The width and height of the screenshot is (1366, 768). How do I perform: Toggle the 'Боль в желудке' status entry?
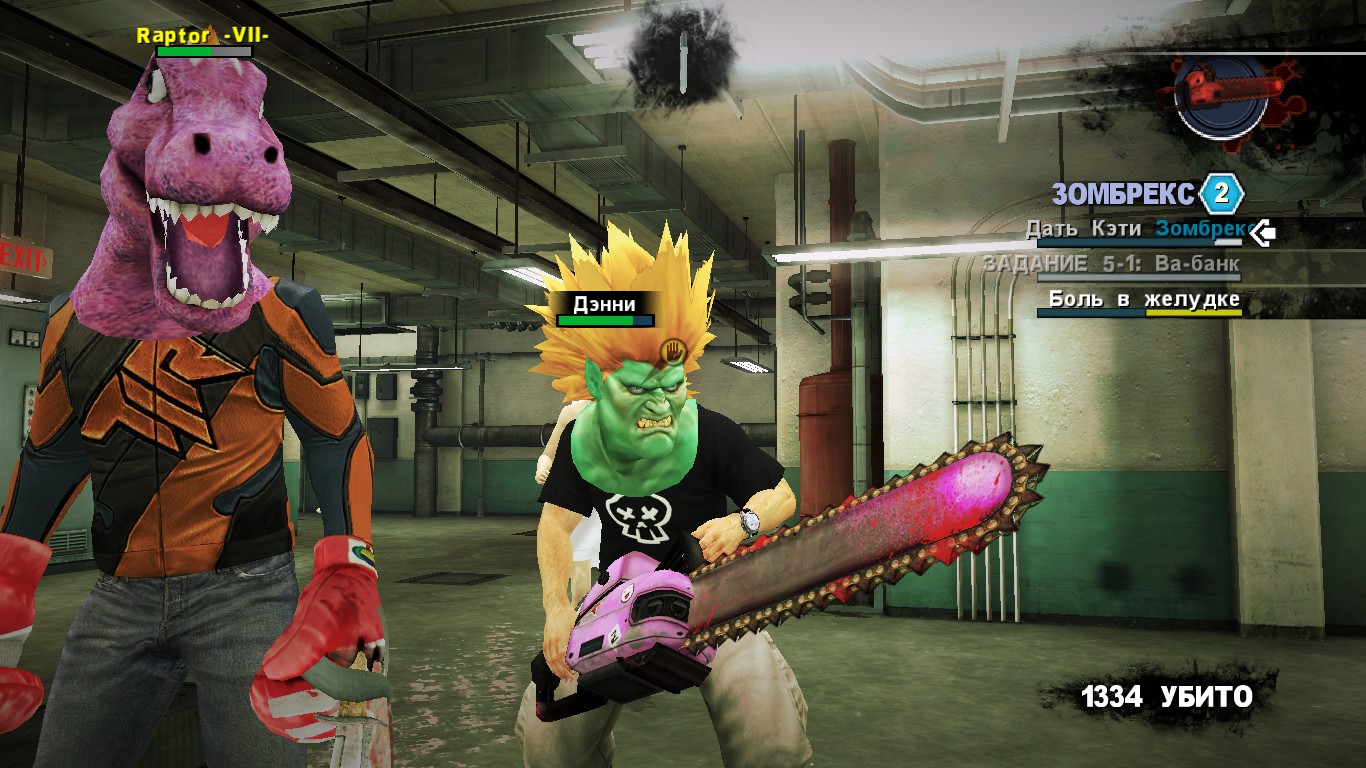1143,299
